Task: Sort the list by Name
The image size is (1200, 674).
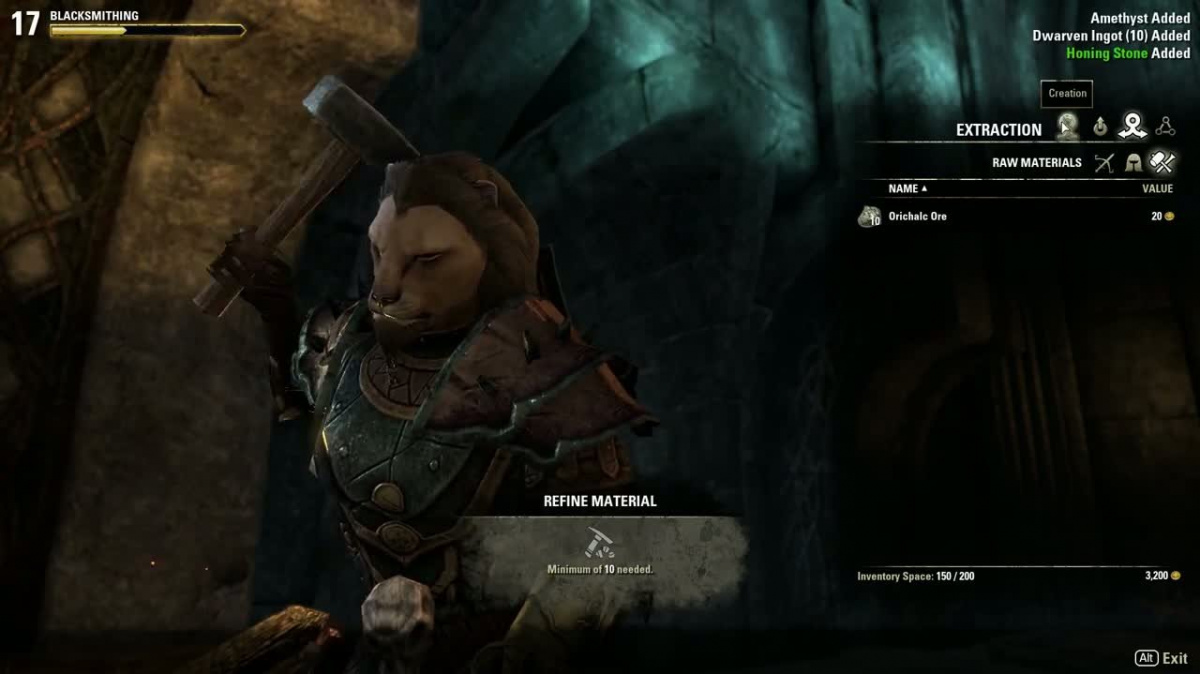Action: (907, 188)
